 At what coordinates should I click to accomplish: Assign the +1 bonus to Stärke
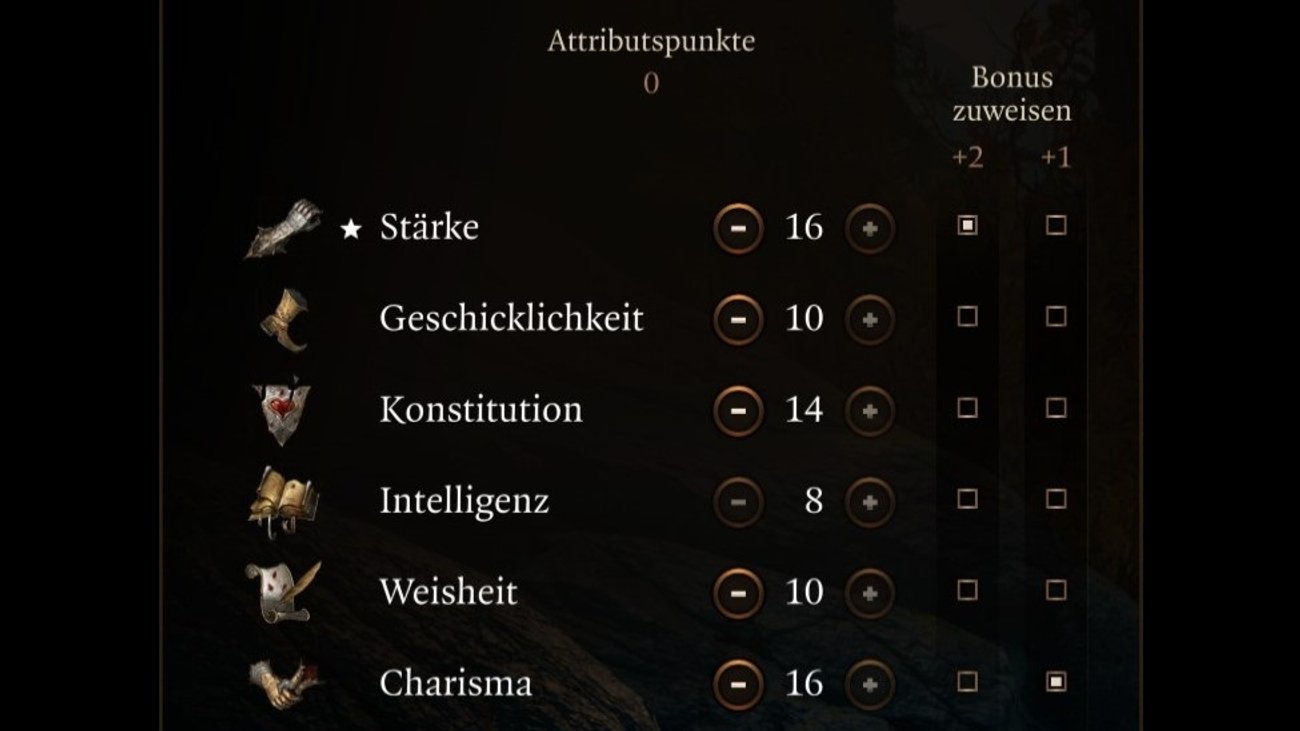pyautogui.click(x=1056, y=226)
